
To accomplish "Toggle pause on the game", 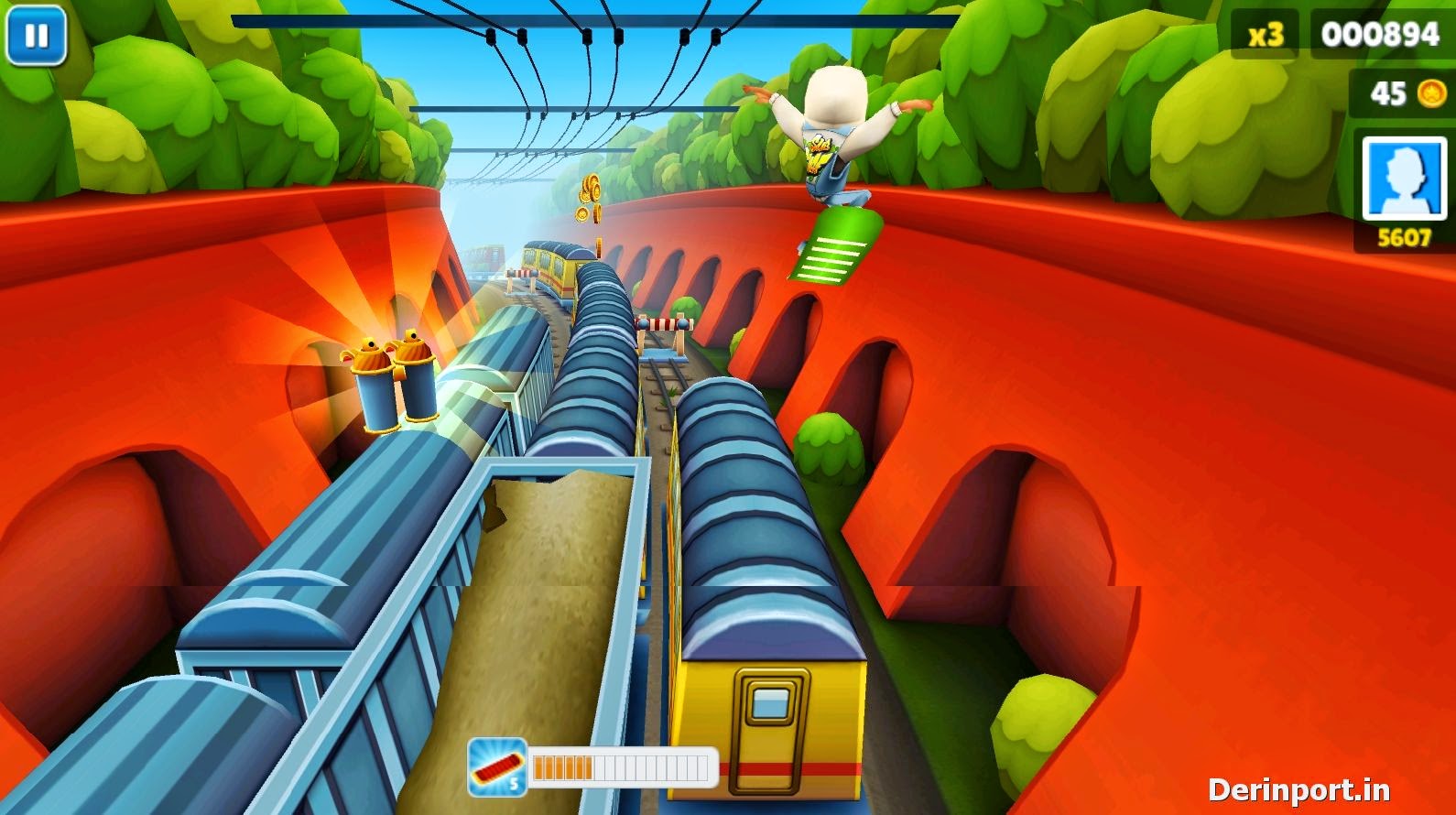I will pos(37,37).
